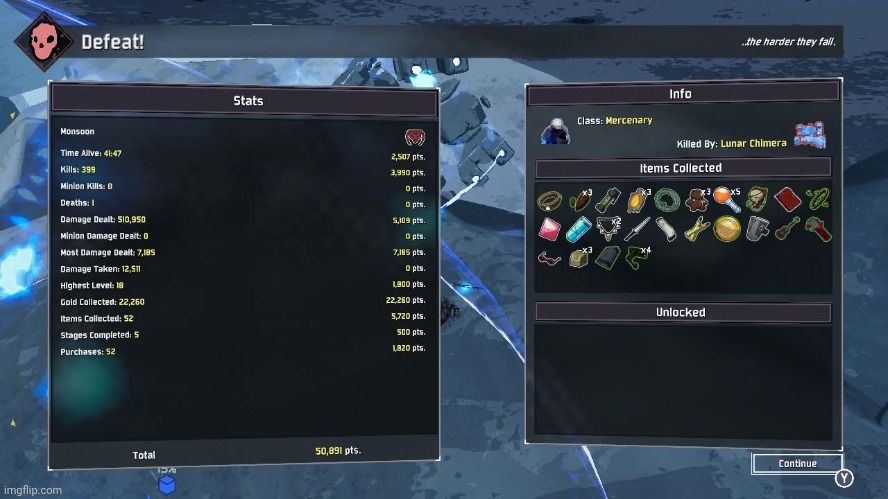Select the gold coin item icon
Image resolution: width=888 pixels, height=499 pixels.
pyautogui.click(x=726, y=229)
